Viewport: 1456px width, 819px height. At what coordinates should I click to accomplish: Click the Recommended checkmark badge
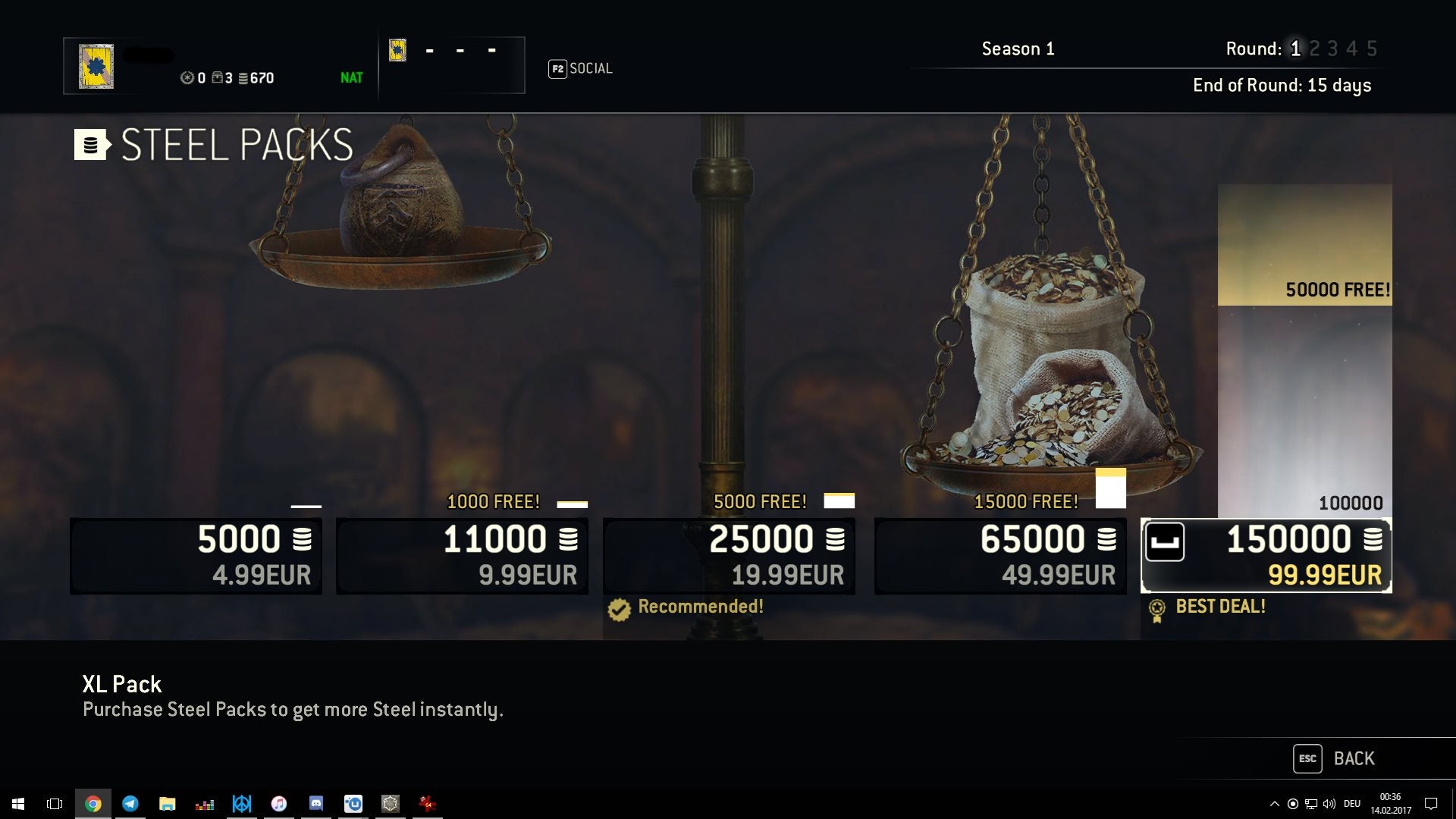click(619, 607)
